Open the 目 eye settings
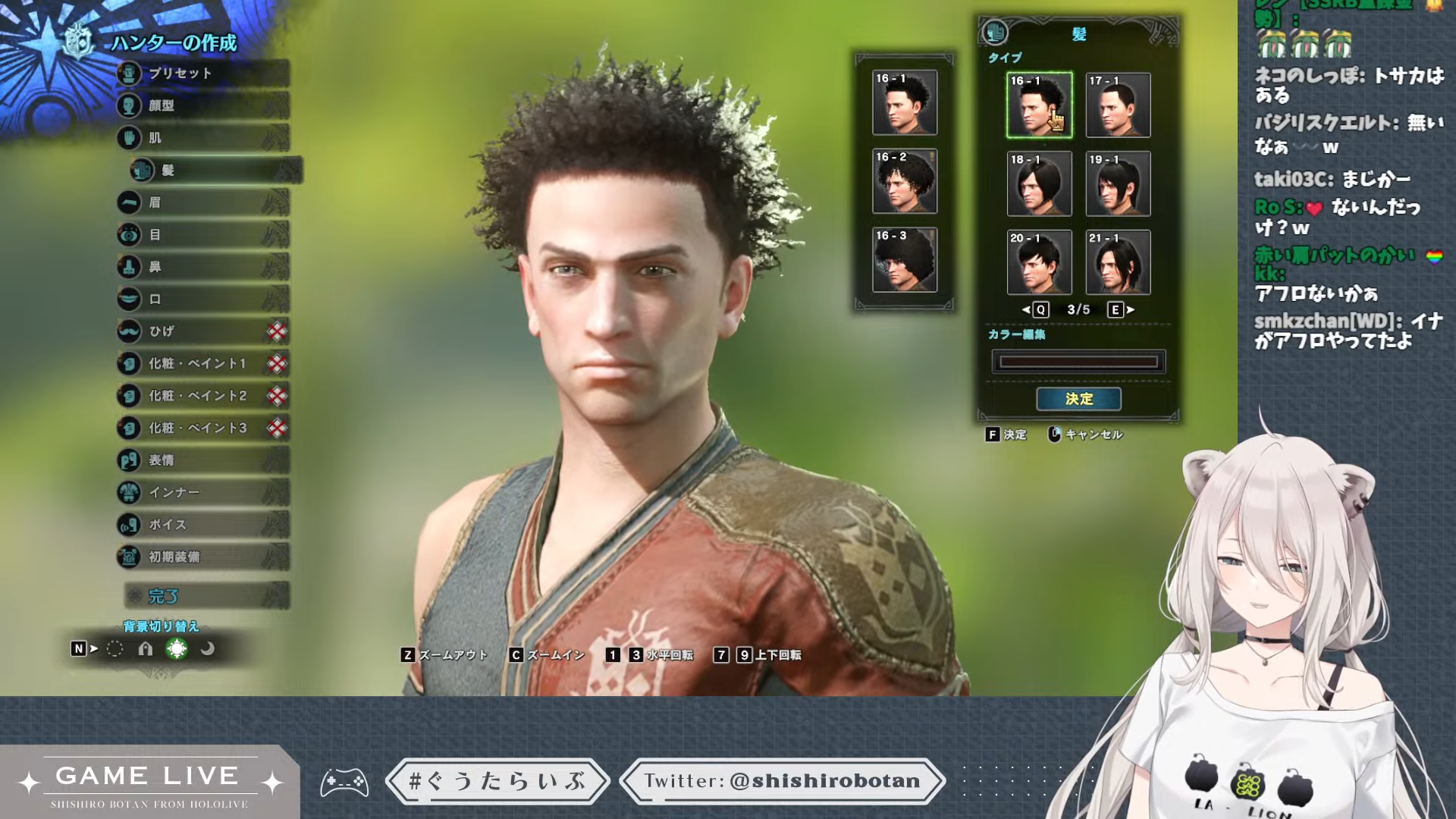 202,235
